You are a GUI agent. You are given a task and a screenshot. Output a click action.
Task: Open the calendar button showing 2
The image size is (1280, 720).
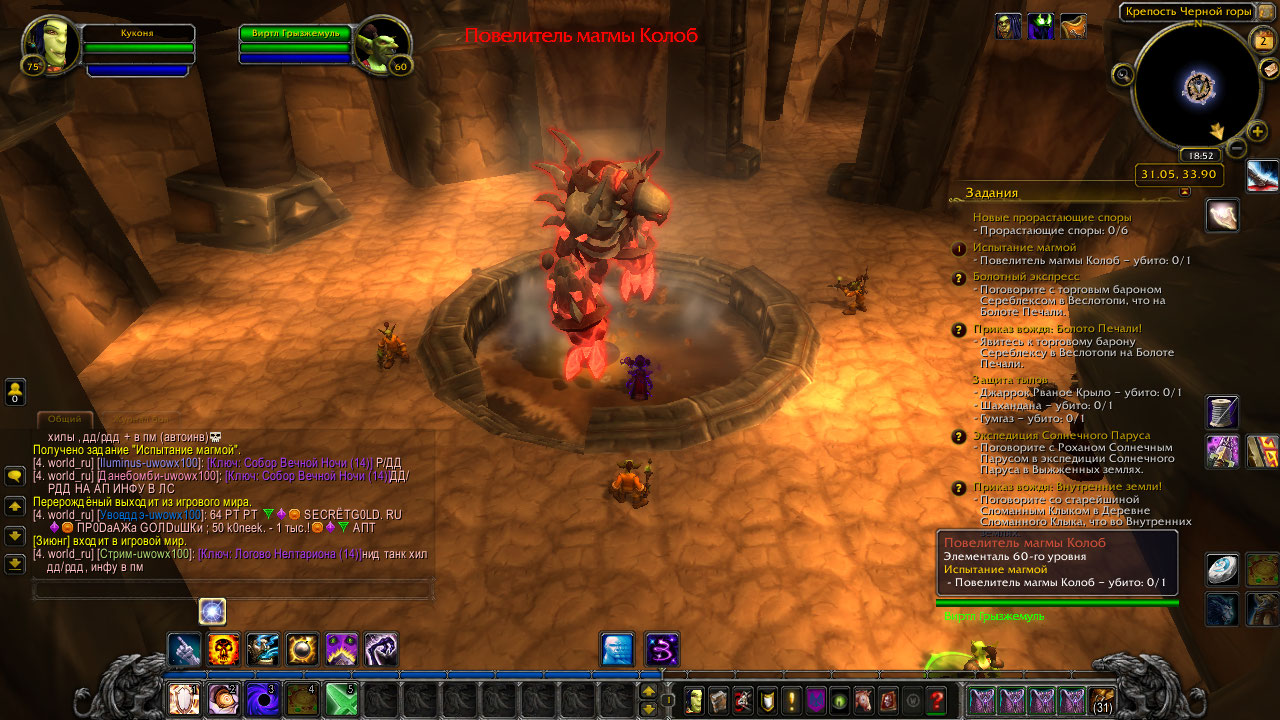point(1261,40)
